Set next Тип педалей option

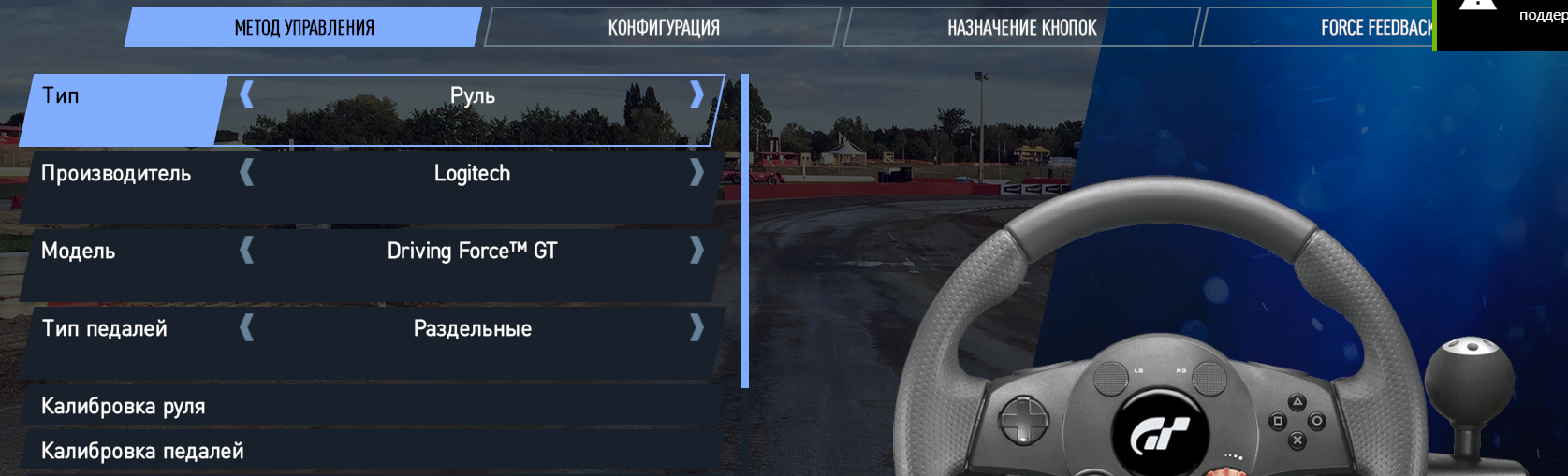pos(696,327)
